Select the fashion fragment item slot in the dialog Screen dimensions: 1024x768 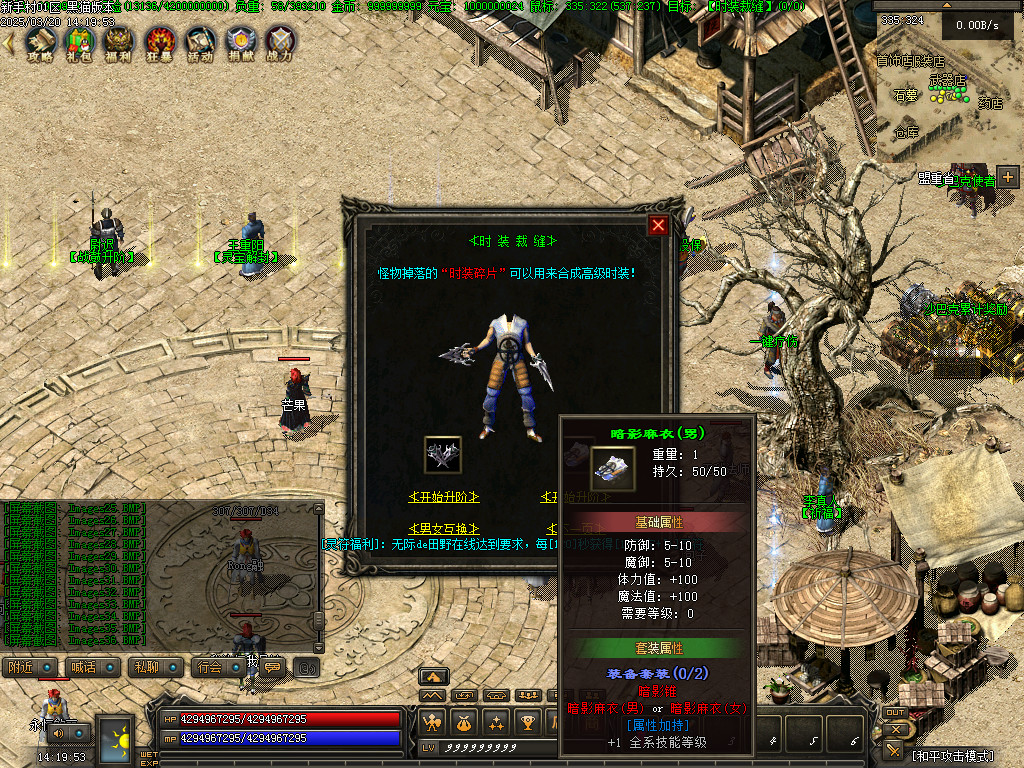click(x=443, y=455)
